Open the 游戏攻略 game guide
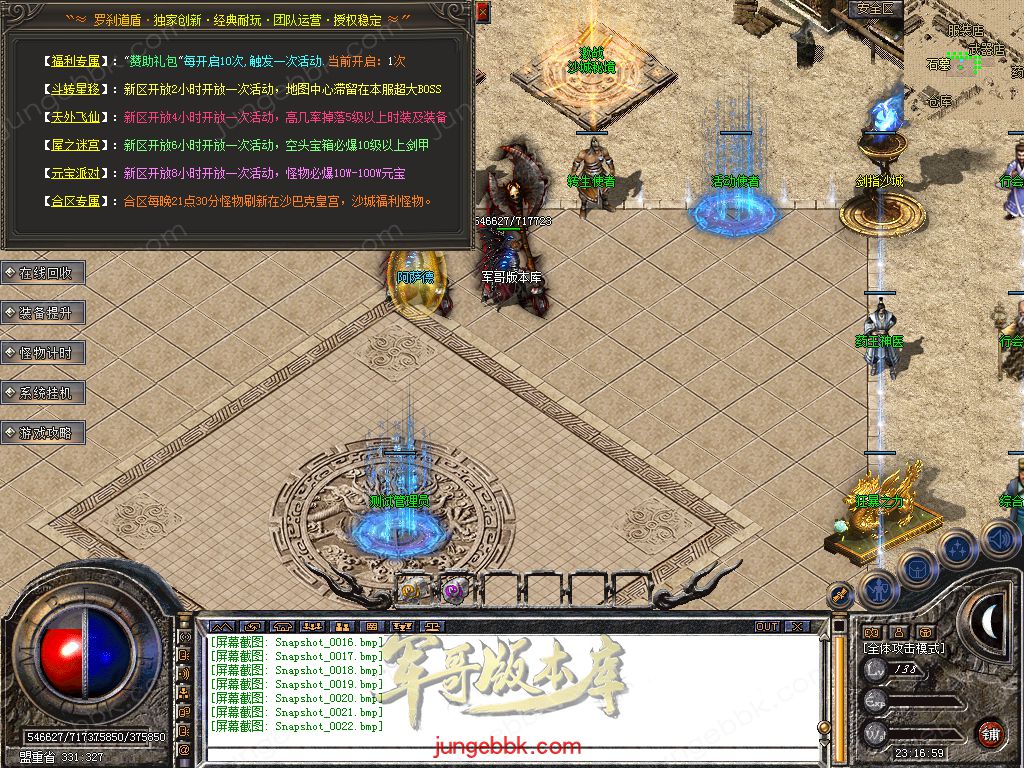 44,433
